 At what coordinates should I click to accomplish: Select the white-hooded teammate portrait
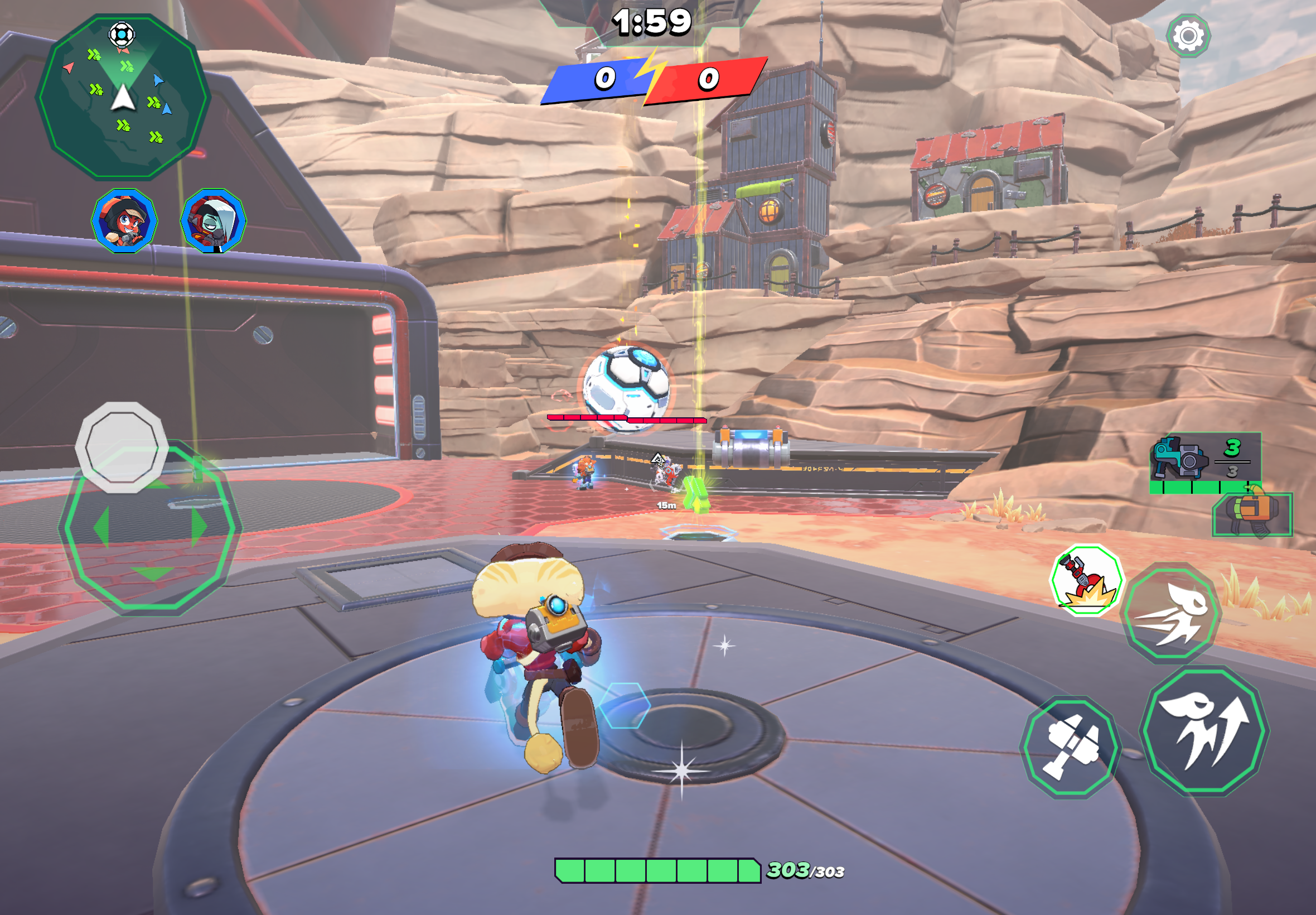pos(213,221)
